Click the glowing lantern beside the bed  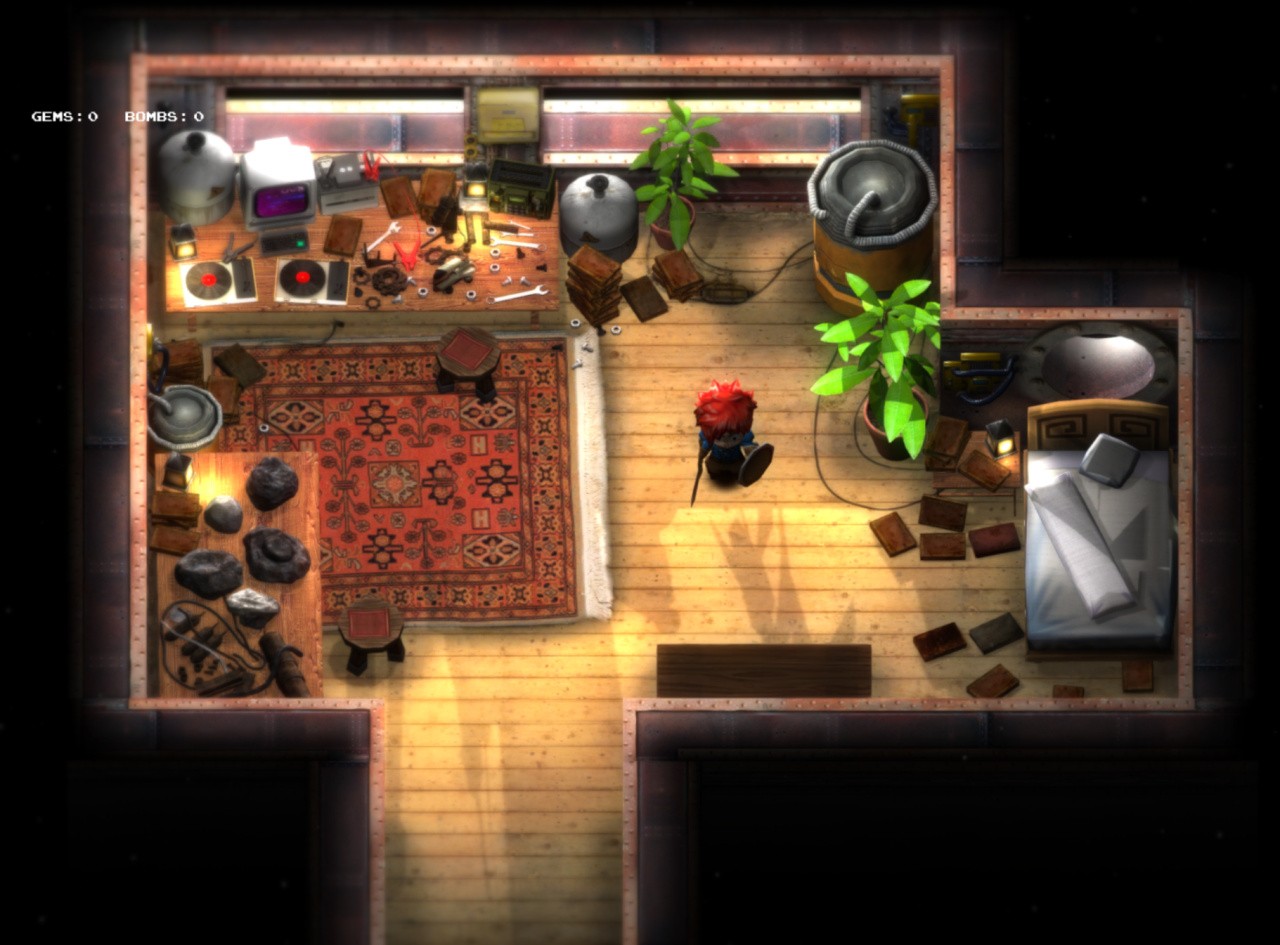point(1003,440)
